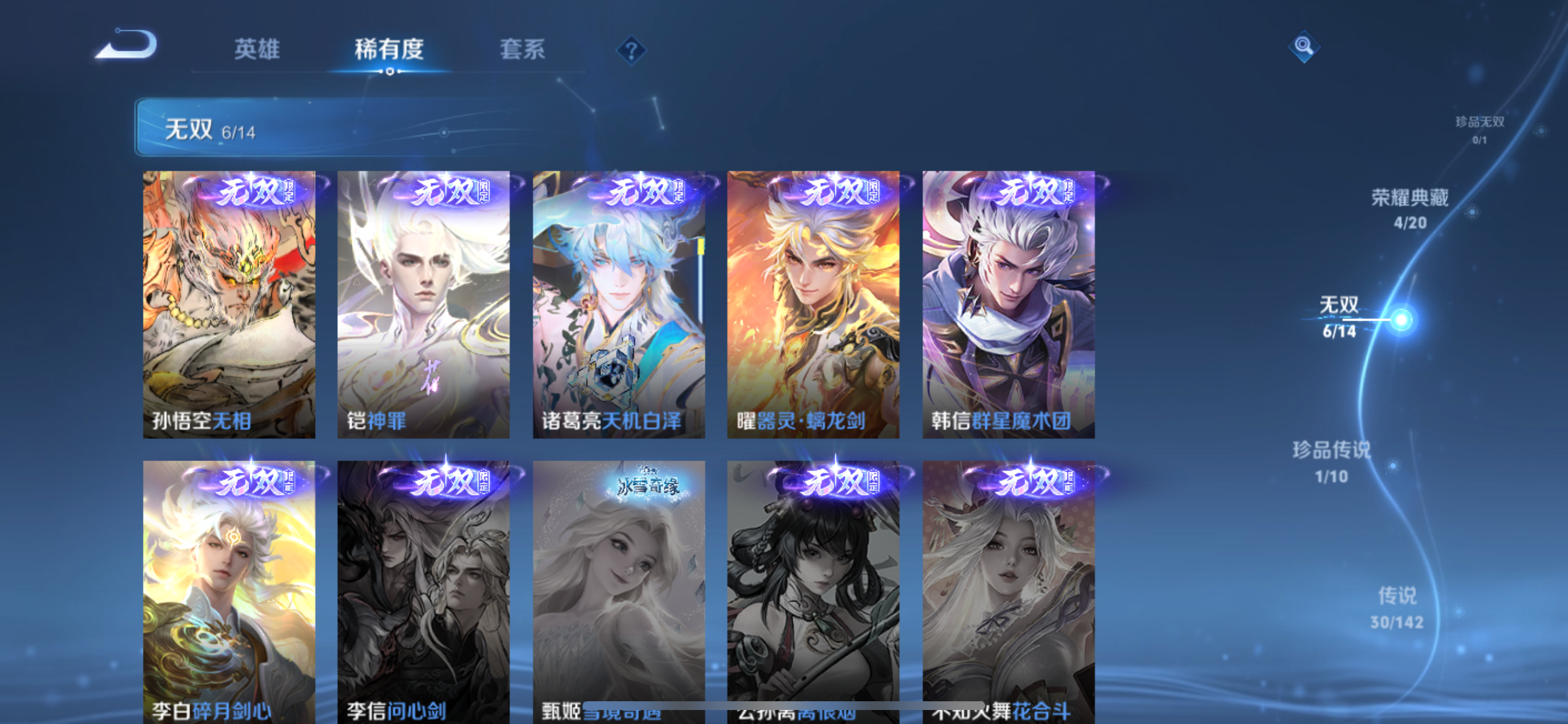Open the 铠神罪 skin details
This screenshot has width=1568, height=724.
click(x=424, y=303)
